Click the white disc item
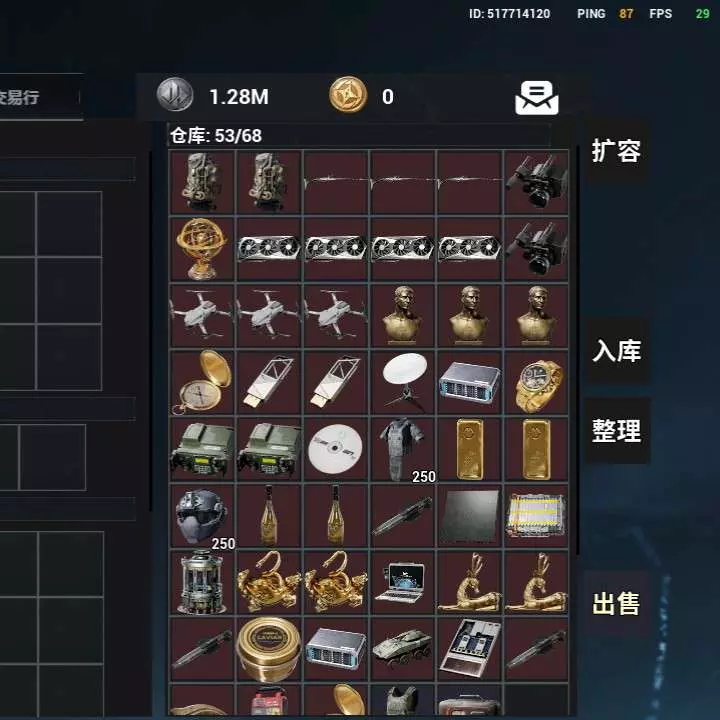The width and height of the screenshot is (720, 720). click(336, 449)
